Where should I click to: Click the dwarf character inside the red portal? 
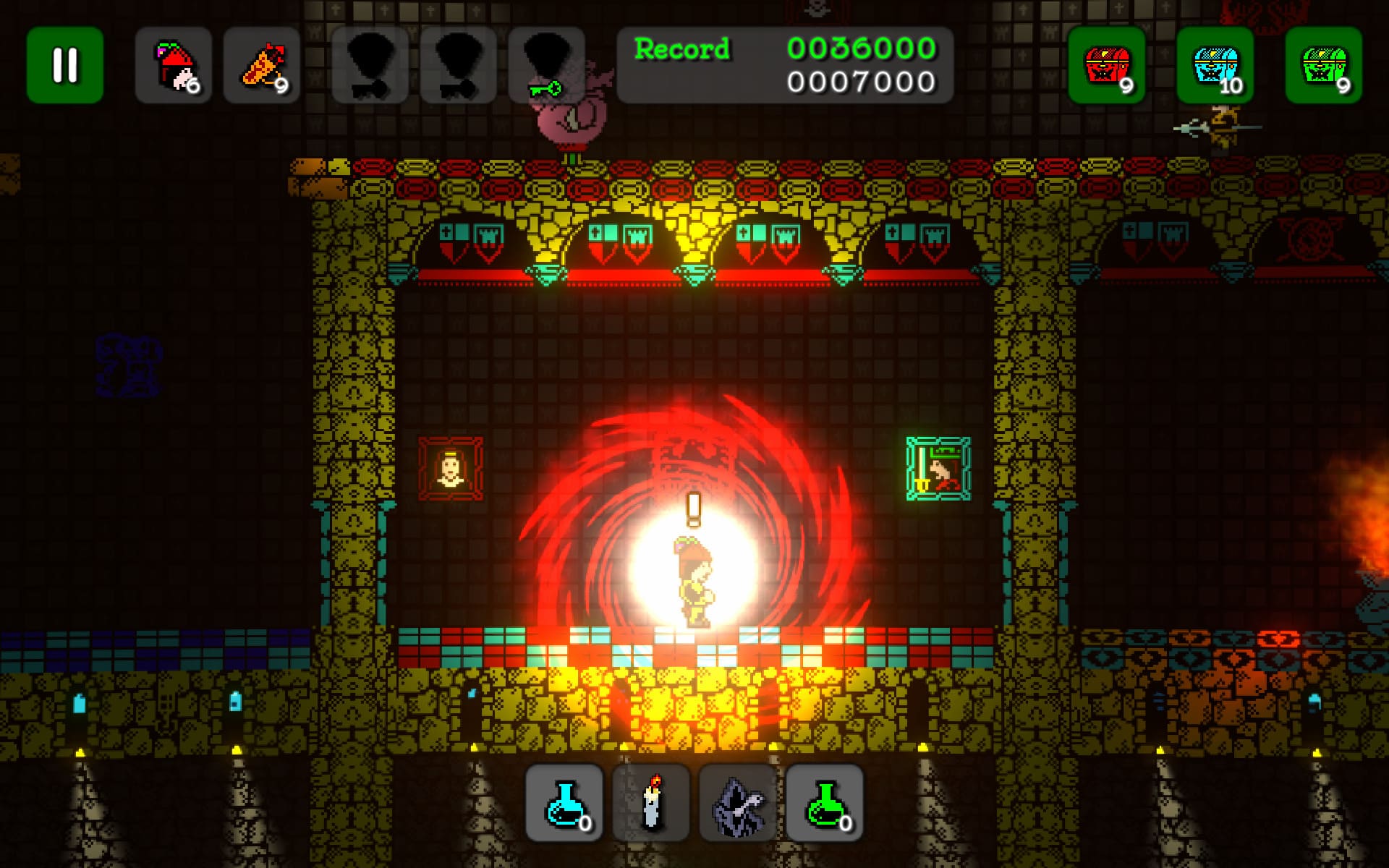(694, 579)
